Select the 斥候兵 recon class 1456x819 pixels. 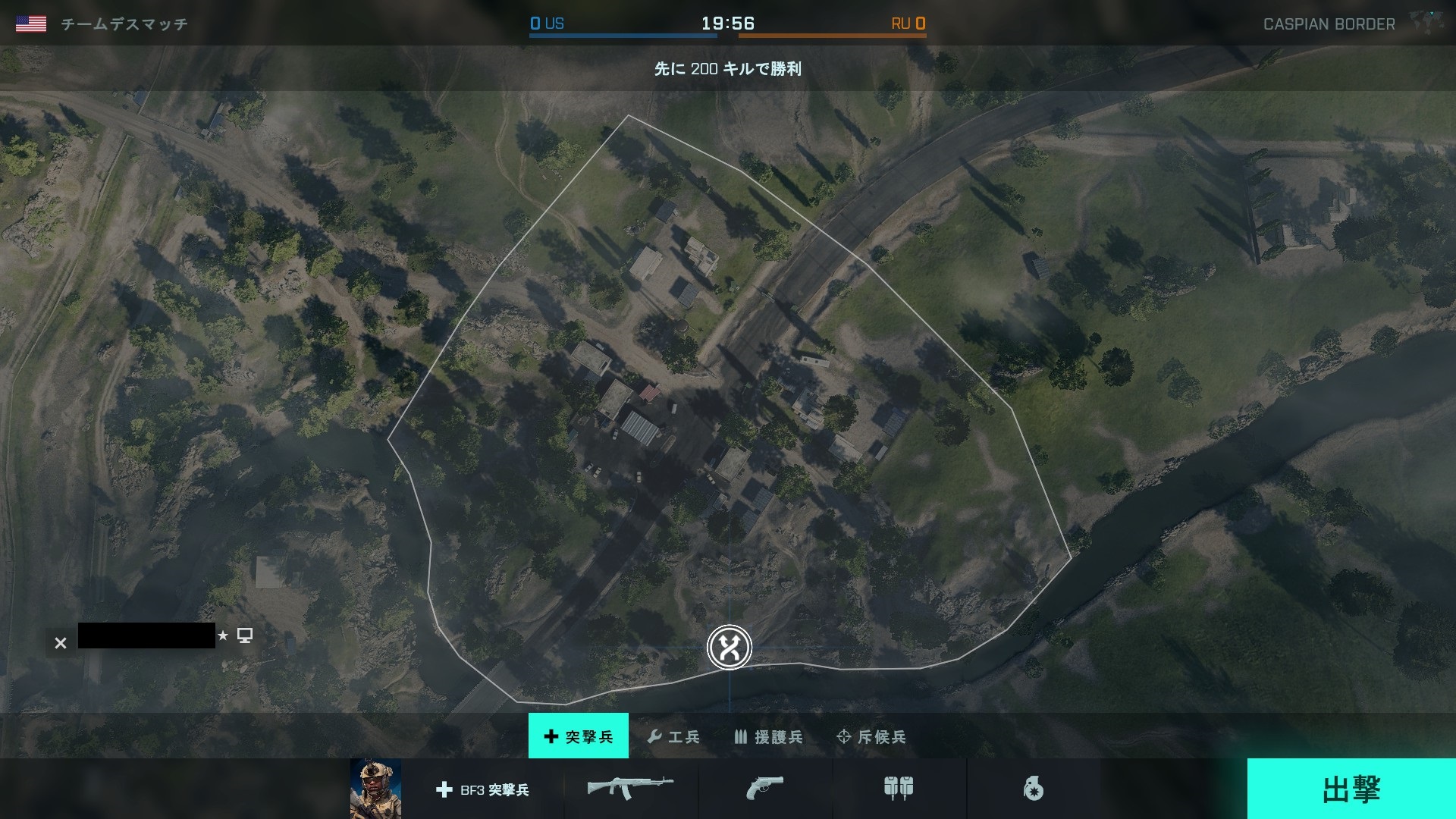tap(871, 736)
